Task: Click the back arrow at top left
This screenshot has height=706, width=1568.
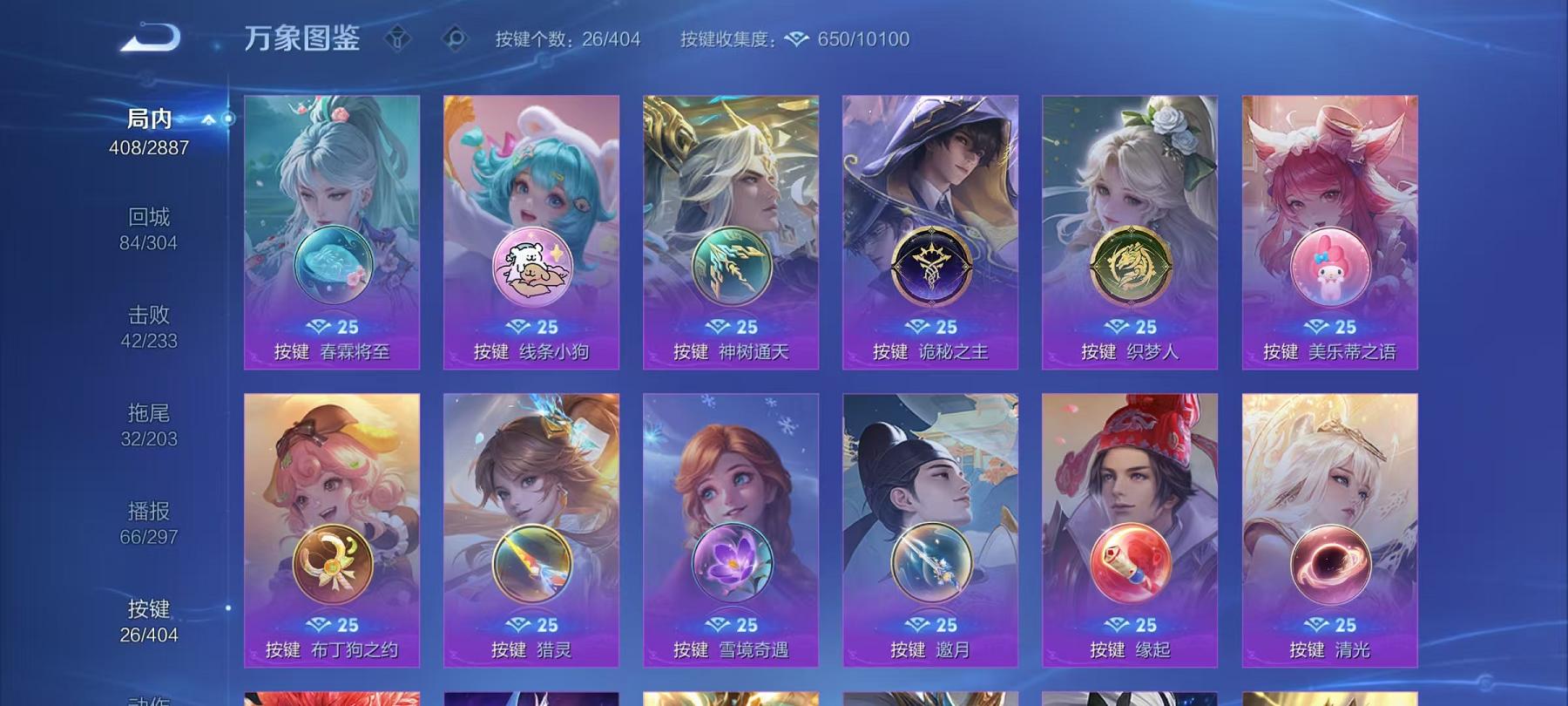Action: tap(146, 37)
